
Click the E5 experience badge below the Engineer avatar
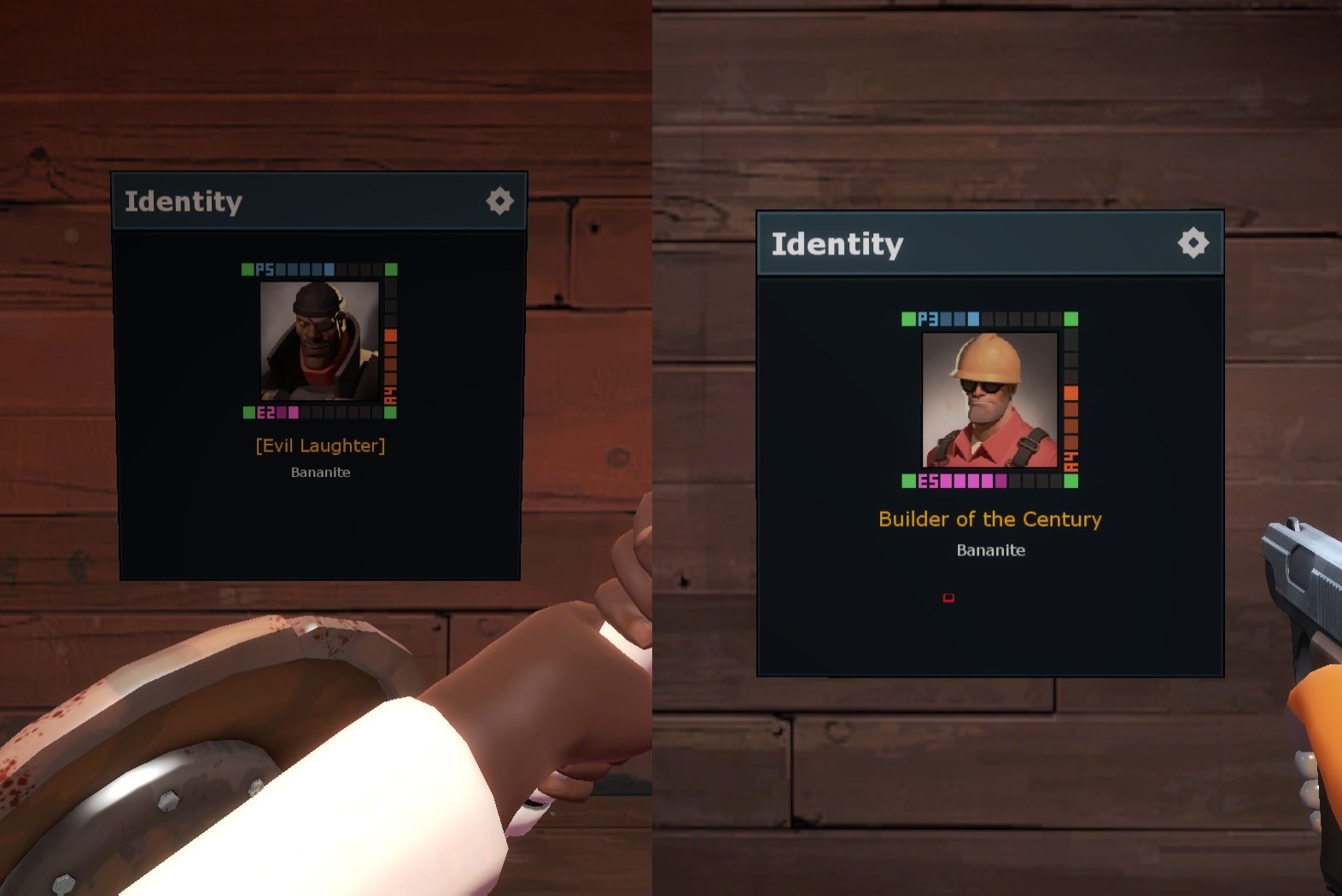coord(931,480)
